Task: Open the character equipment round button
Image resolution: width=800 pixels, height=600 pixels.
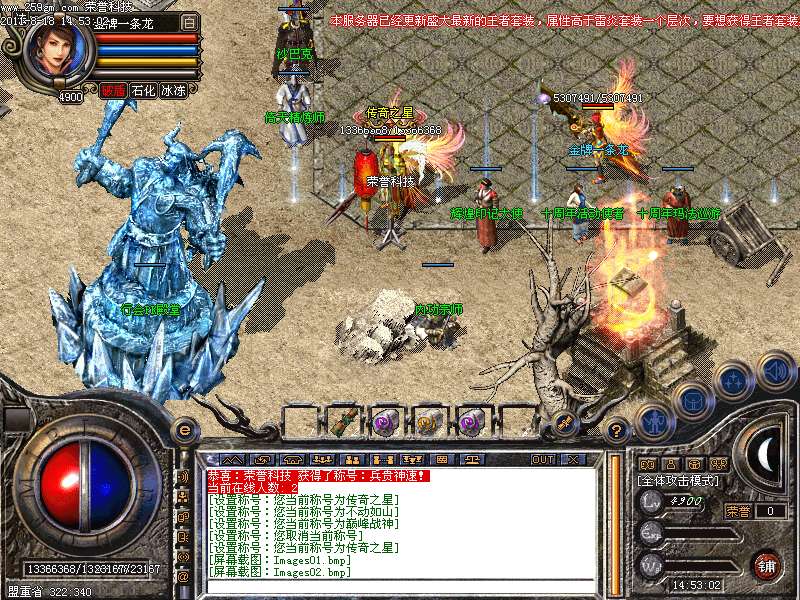Action: pyautogui.click(x=653, y=421)
